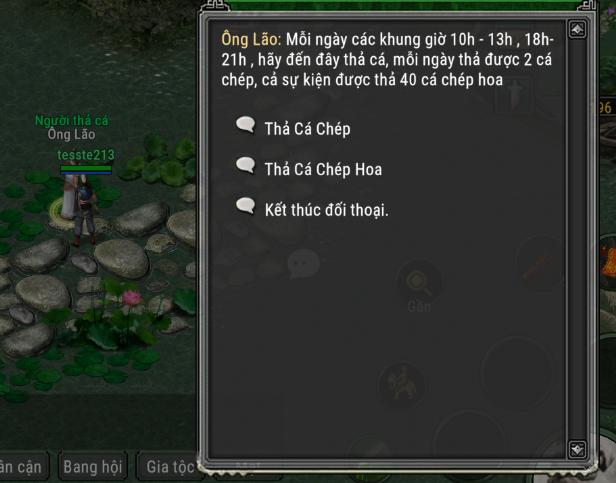Click the dialogue's scroll-up arrow button
The height and width of the screenshot is (483, 616).
click(x=577, y=30)
